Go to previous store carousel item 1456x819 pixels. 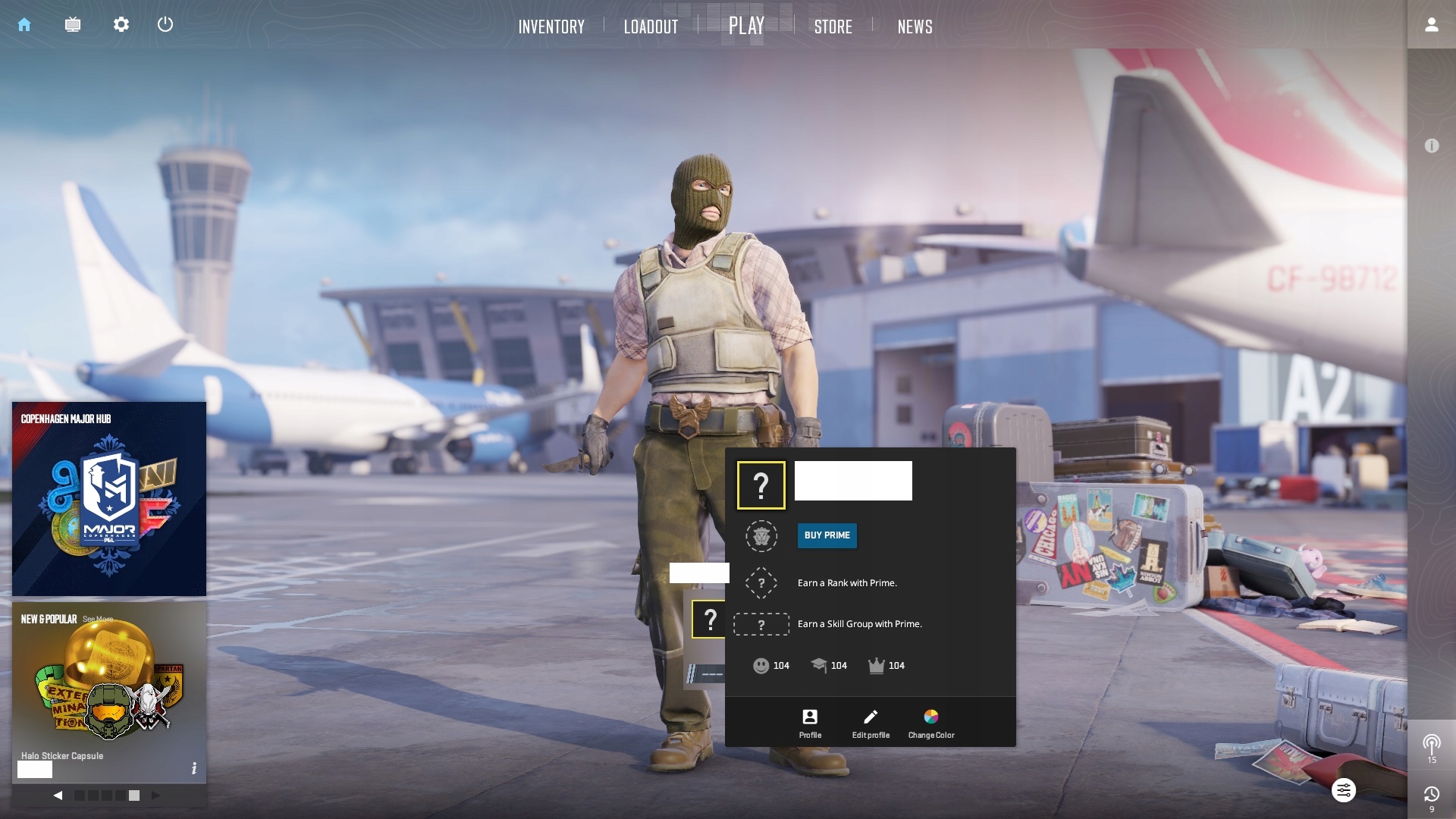58,795
